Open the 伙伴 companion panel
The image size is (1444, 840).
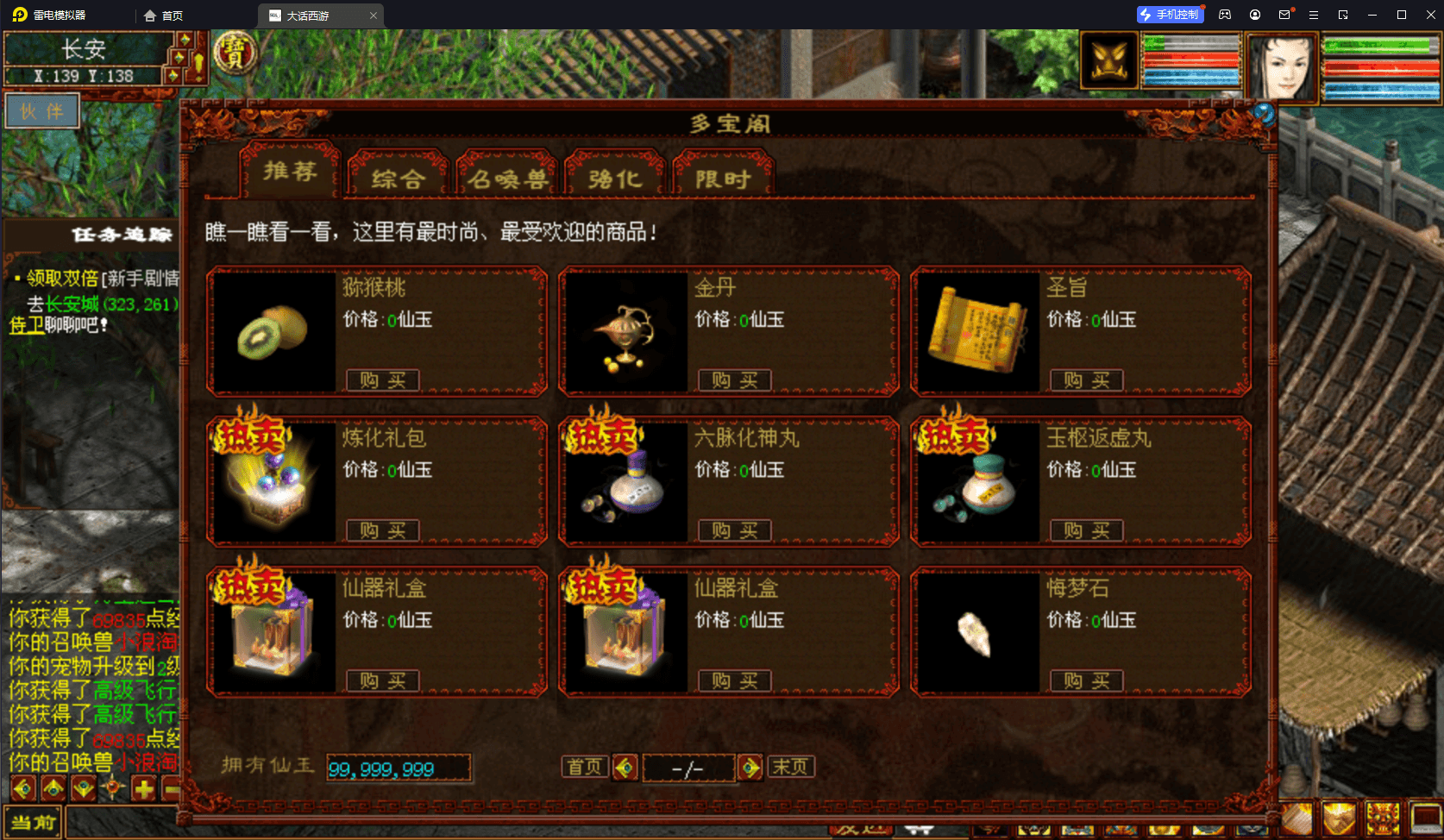[42, 111]
